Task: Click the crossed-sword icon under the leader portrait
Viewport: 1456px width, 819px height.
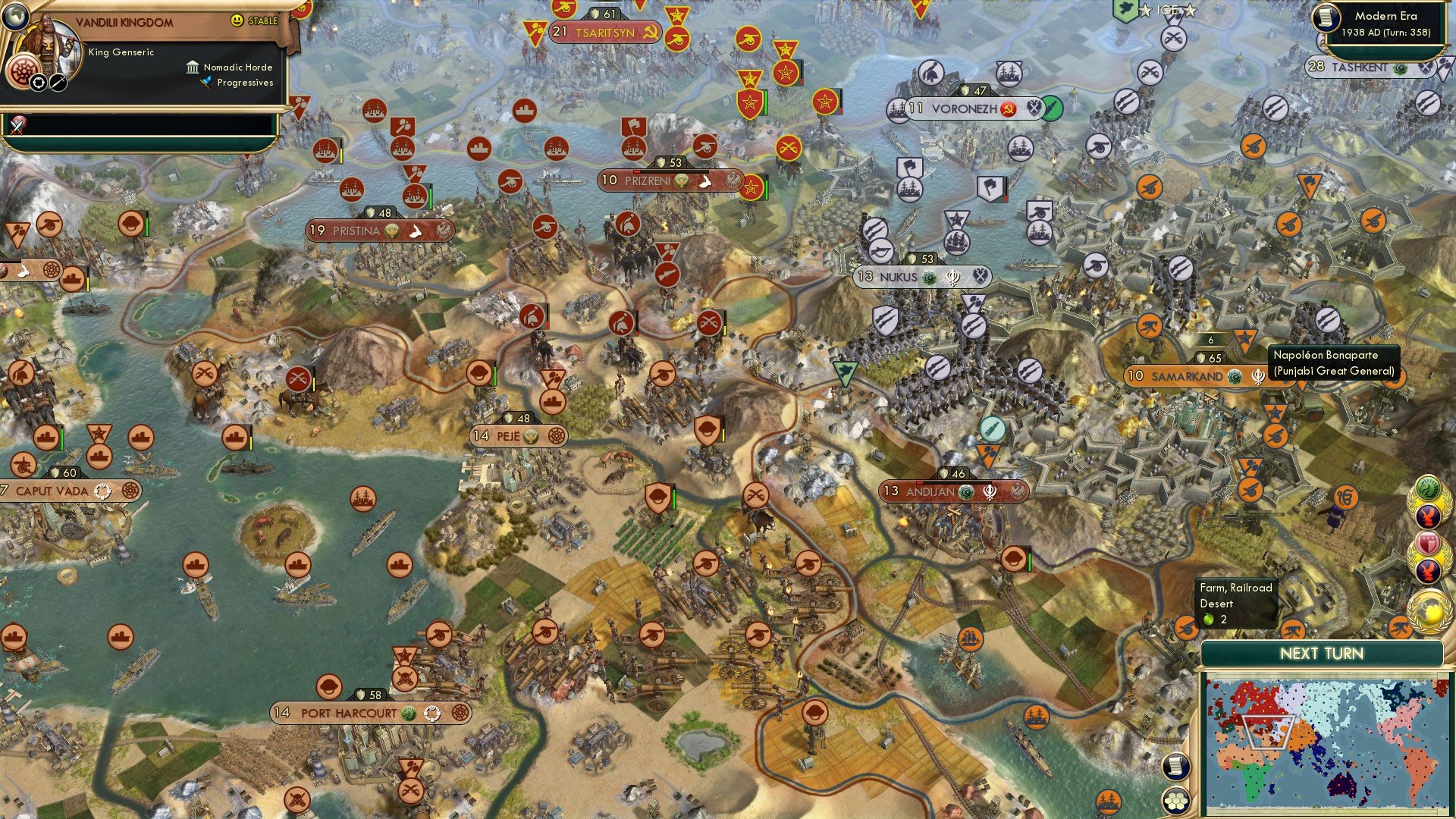Action: click(58, 83)
